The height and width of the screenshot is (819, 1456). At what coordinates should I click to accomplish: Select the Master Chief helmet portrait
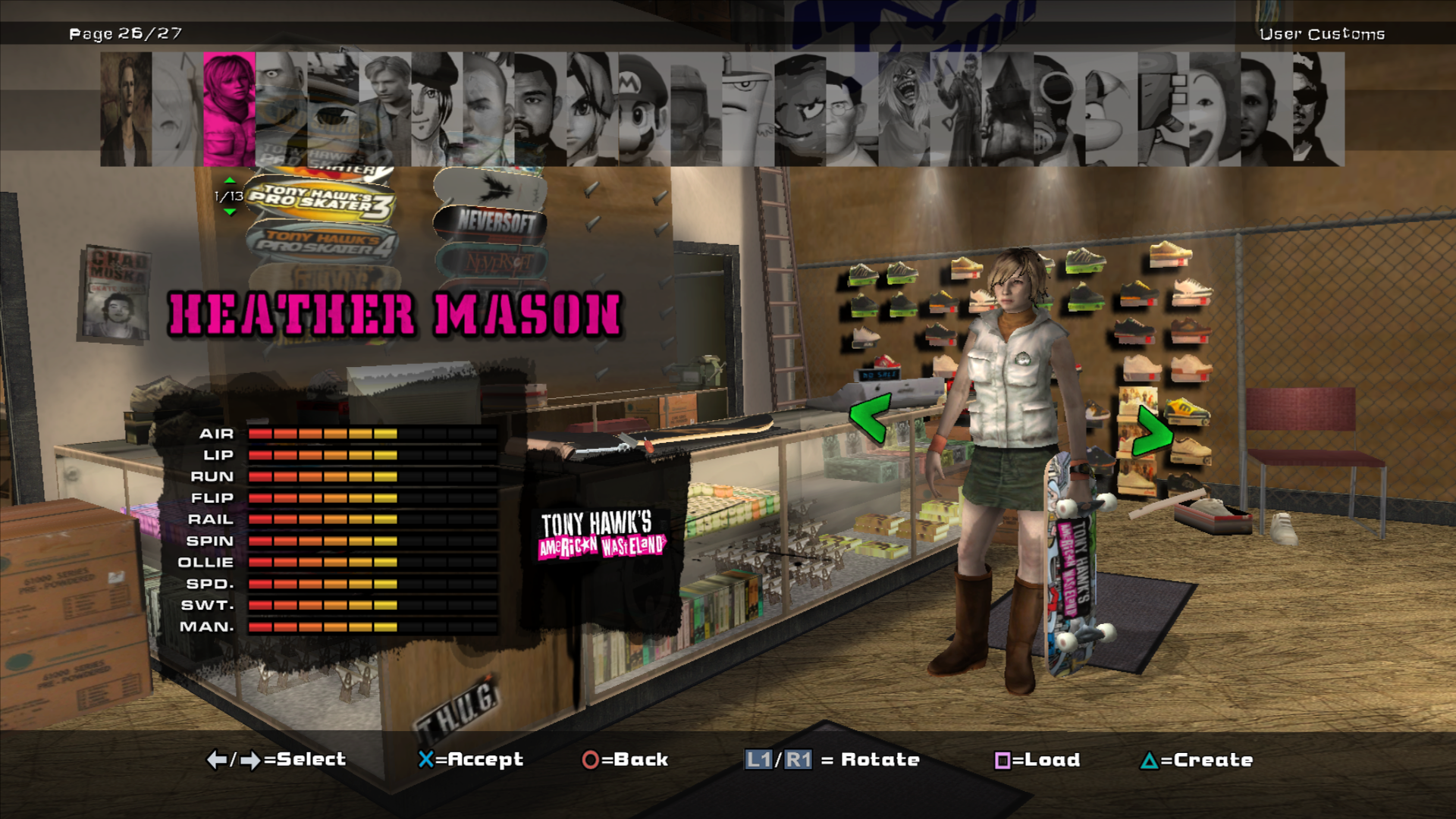coord(695,109)
